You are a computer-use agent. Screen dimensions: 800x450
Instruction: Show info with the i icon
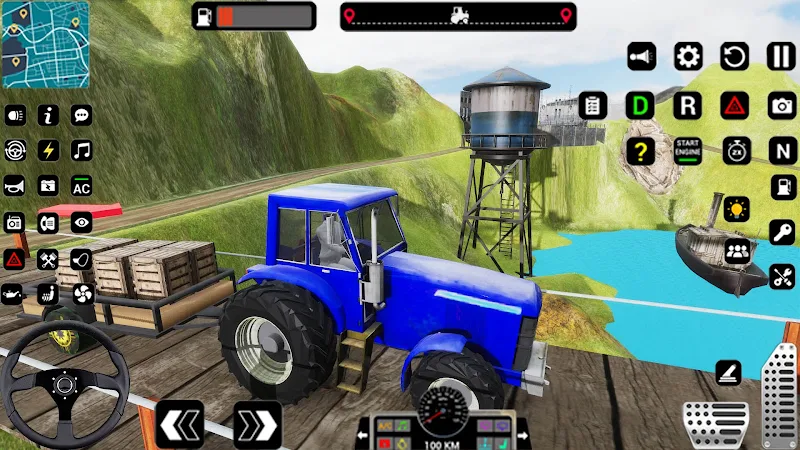48,114
